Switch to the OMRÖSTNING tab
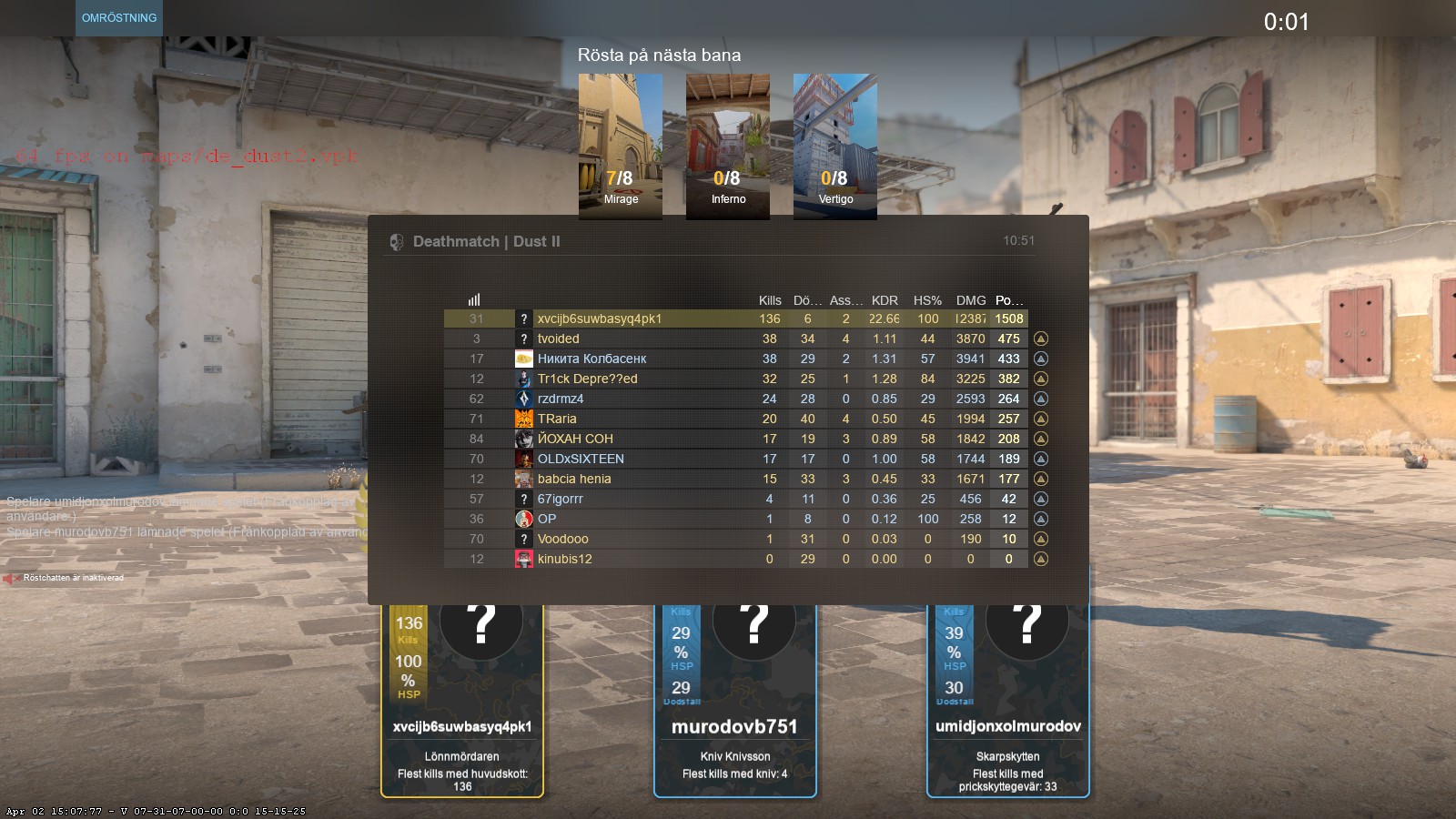Screen dimensions: 1456x819 (119, 16)
